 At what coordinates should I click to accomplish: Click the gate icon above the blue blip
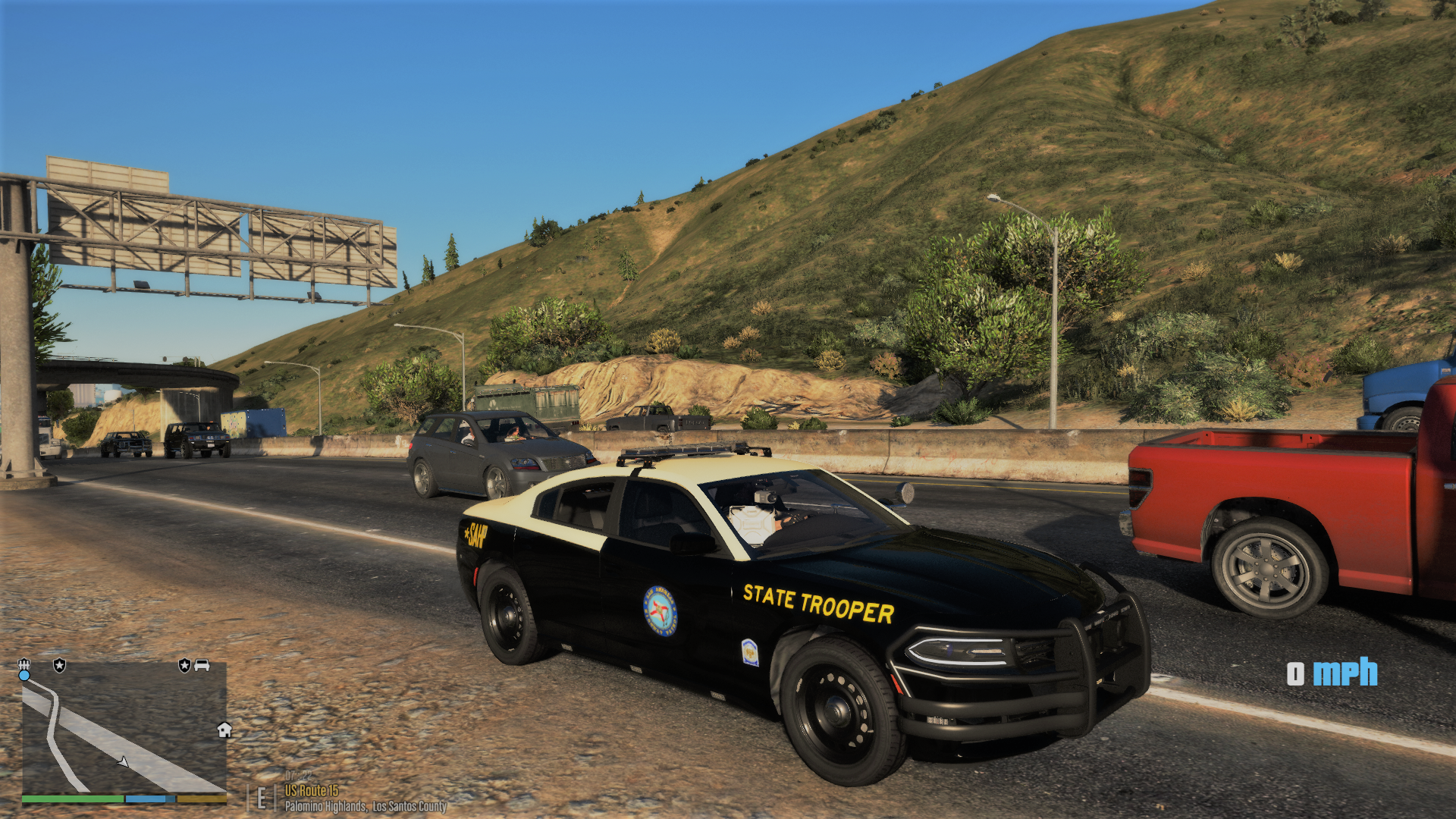point(24,664)
